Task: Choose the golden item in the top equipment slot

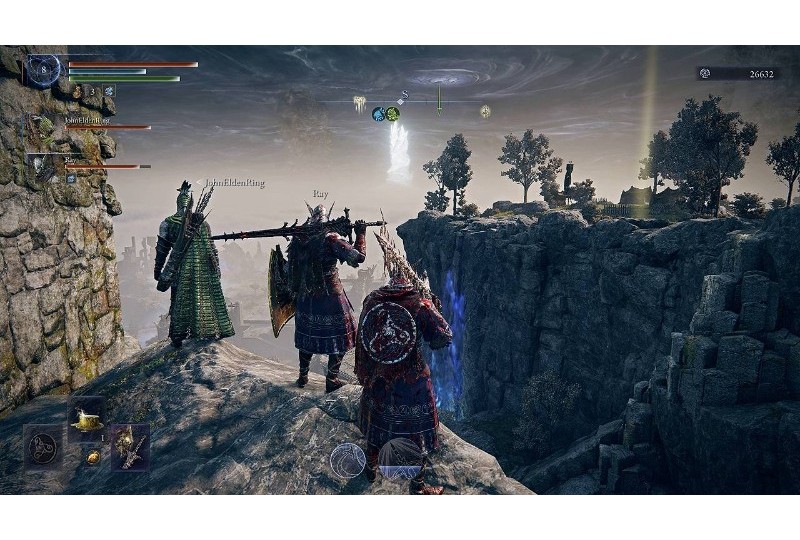Action: coord(87,420)
